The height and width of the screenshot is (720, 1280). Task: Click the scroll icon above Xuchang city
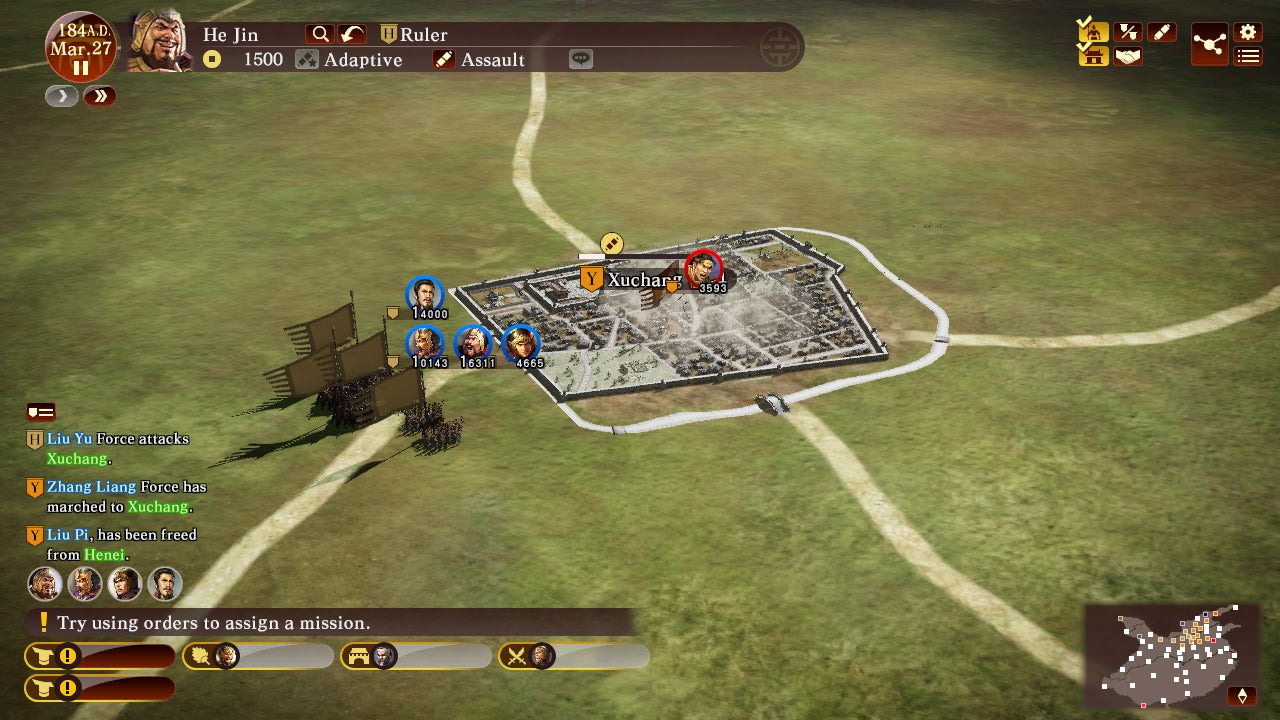[x=610, y=243]
